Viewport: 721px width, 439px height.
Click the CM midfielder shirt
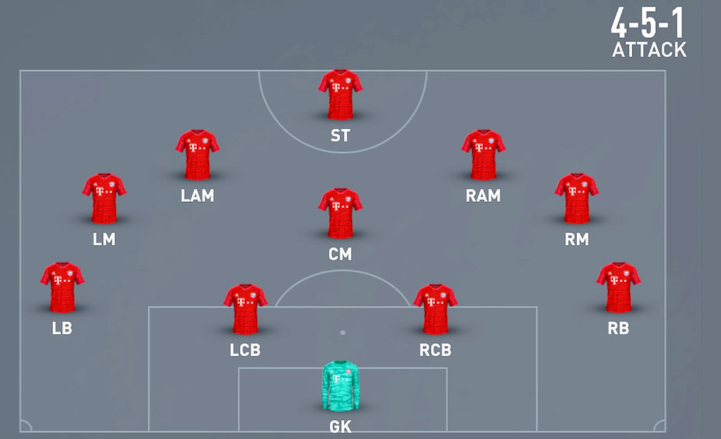[340, 213]
